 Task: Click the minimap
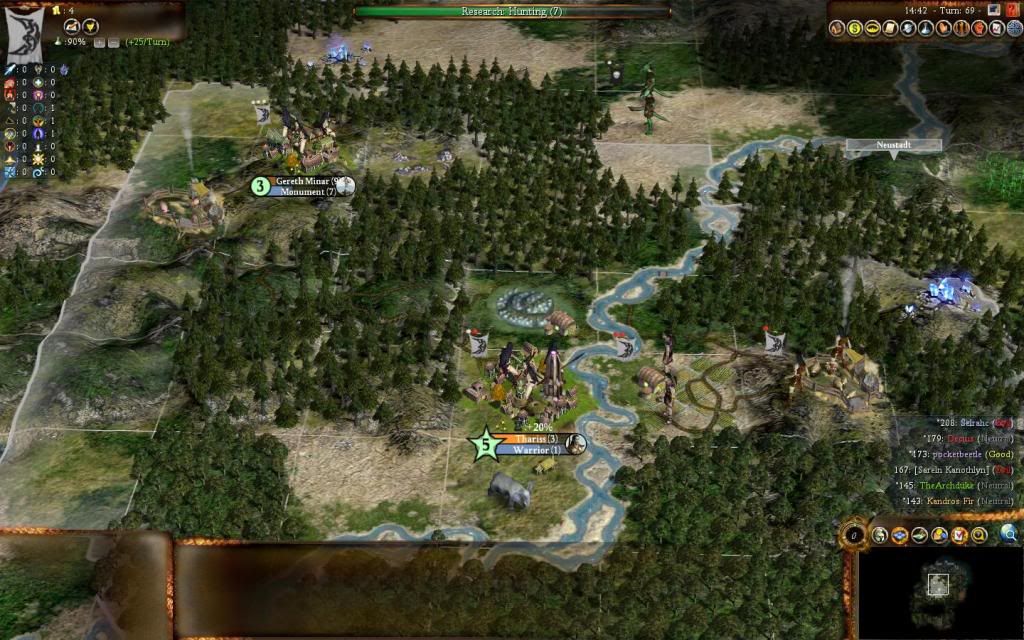tap(938, 590)
